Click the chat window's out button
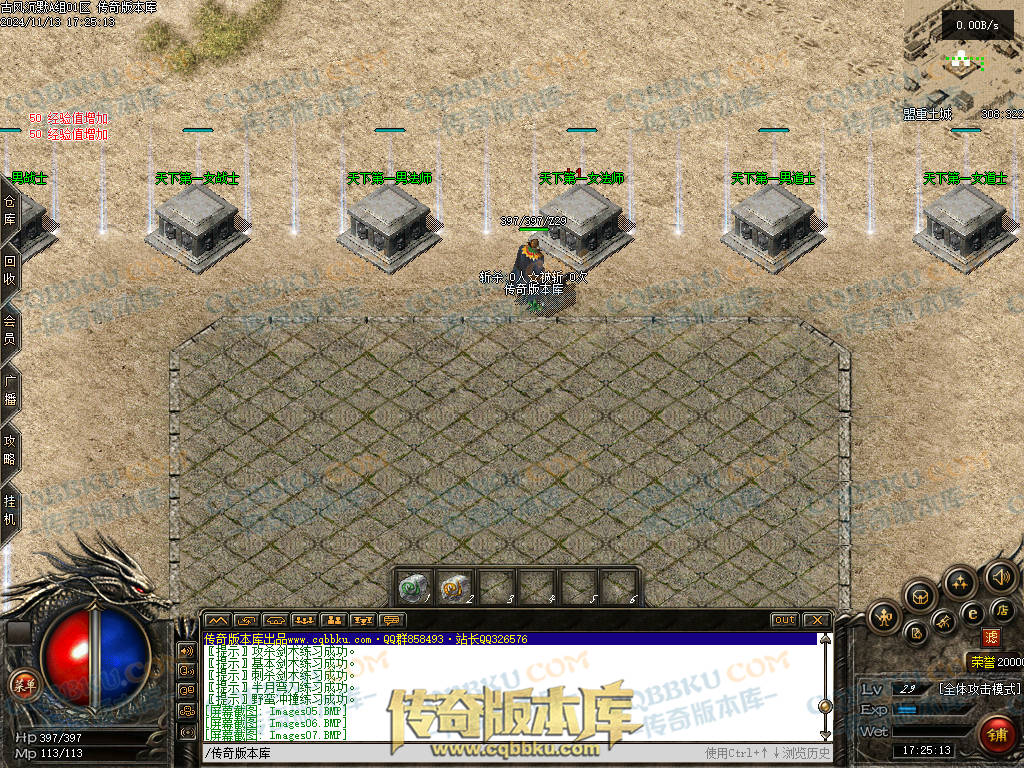This screenshot has width=1024, height=768. (x=785, y=620)
